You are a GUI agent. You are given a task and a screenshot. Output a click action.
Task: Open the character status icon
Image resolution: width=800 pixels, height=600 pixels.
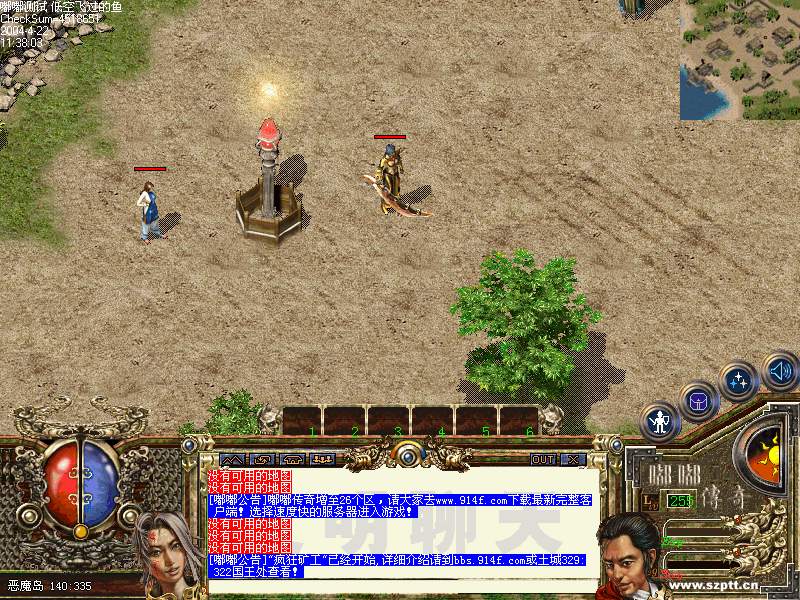[660, 422]
